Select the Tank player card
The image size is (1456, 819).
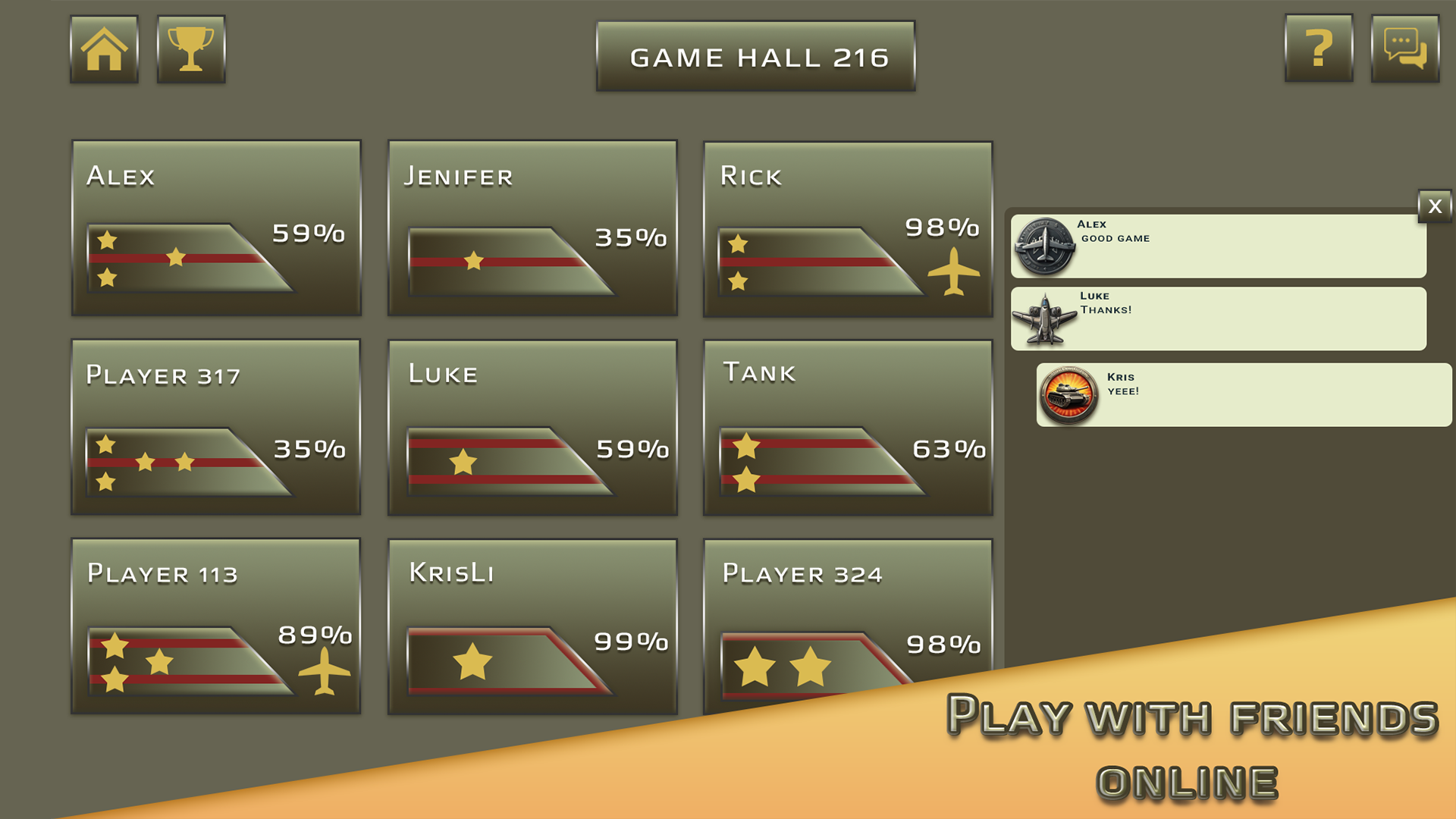[847, 427]
